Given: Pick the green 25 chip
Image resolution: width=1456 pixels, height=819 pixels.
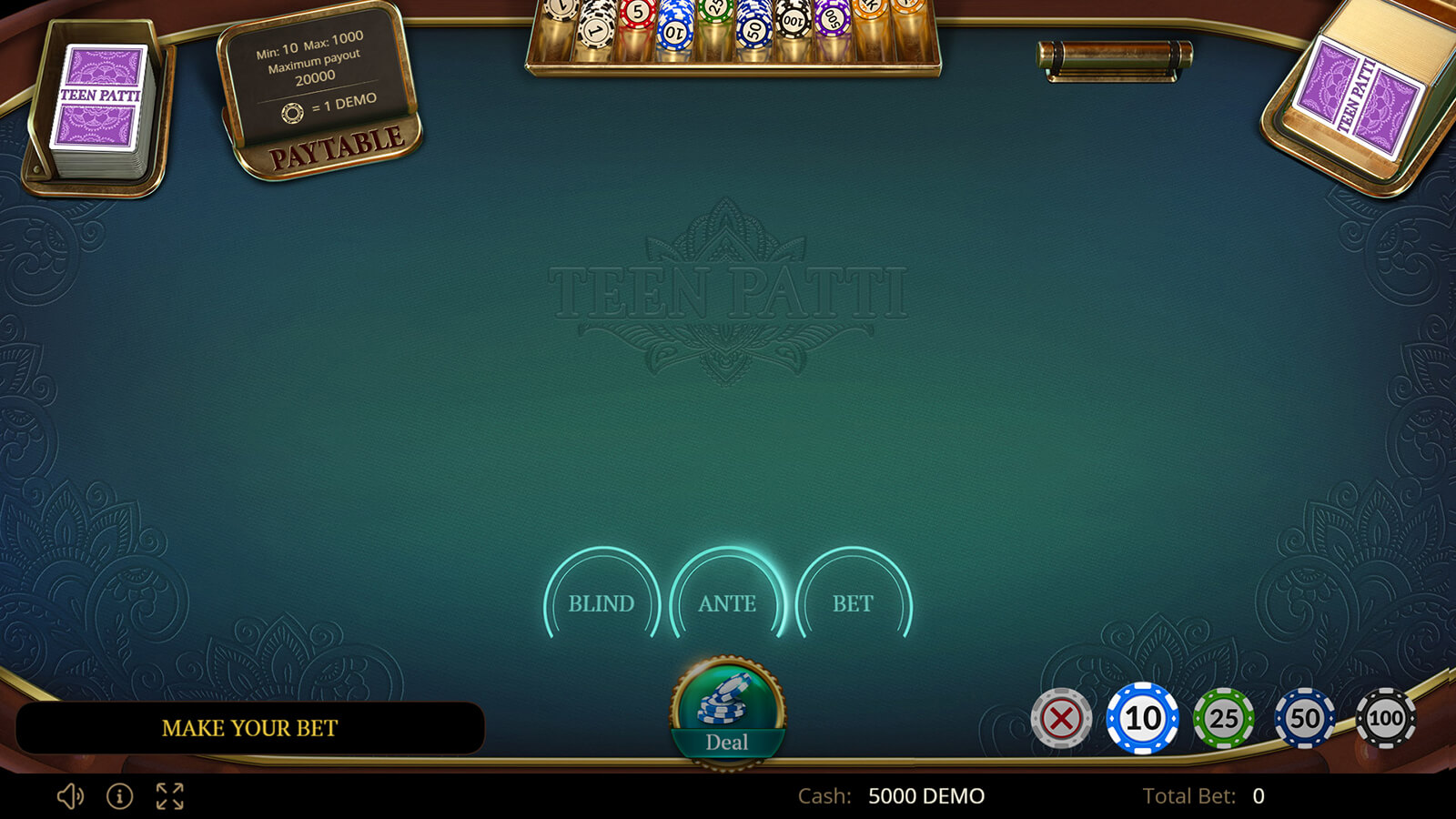Looking at the screenshot, I should point(1223,719).
